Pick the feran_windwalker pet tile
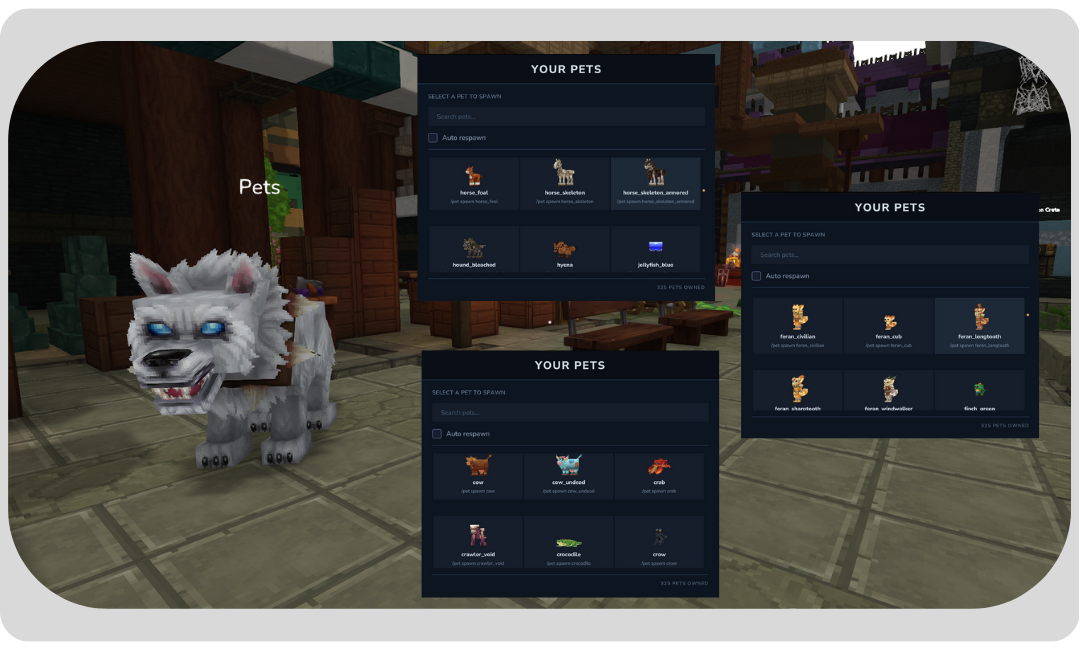This screenshot has width=1080, height=650. [888, 391]
